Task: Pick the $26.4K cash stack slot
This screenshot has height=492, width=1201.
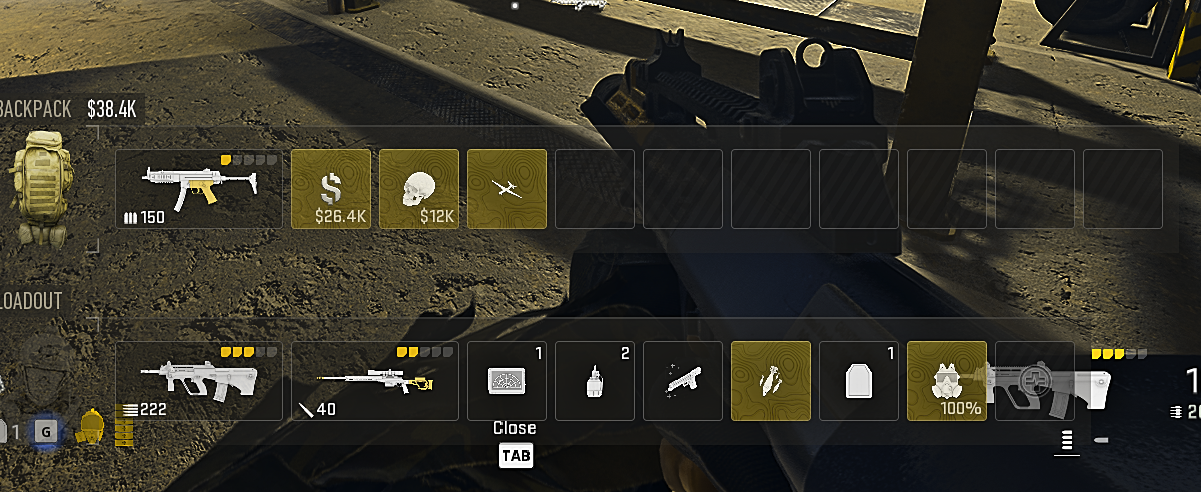Action: pos(331,189)
